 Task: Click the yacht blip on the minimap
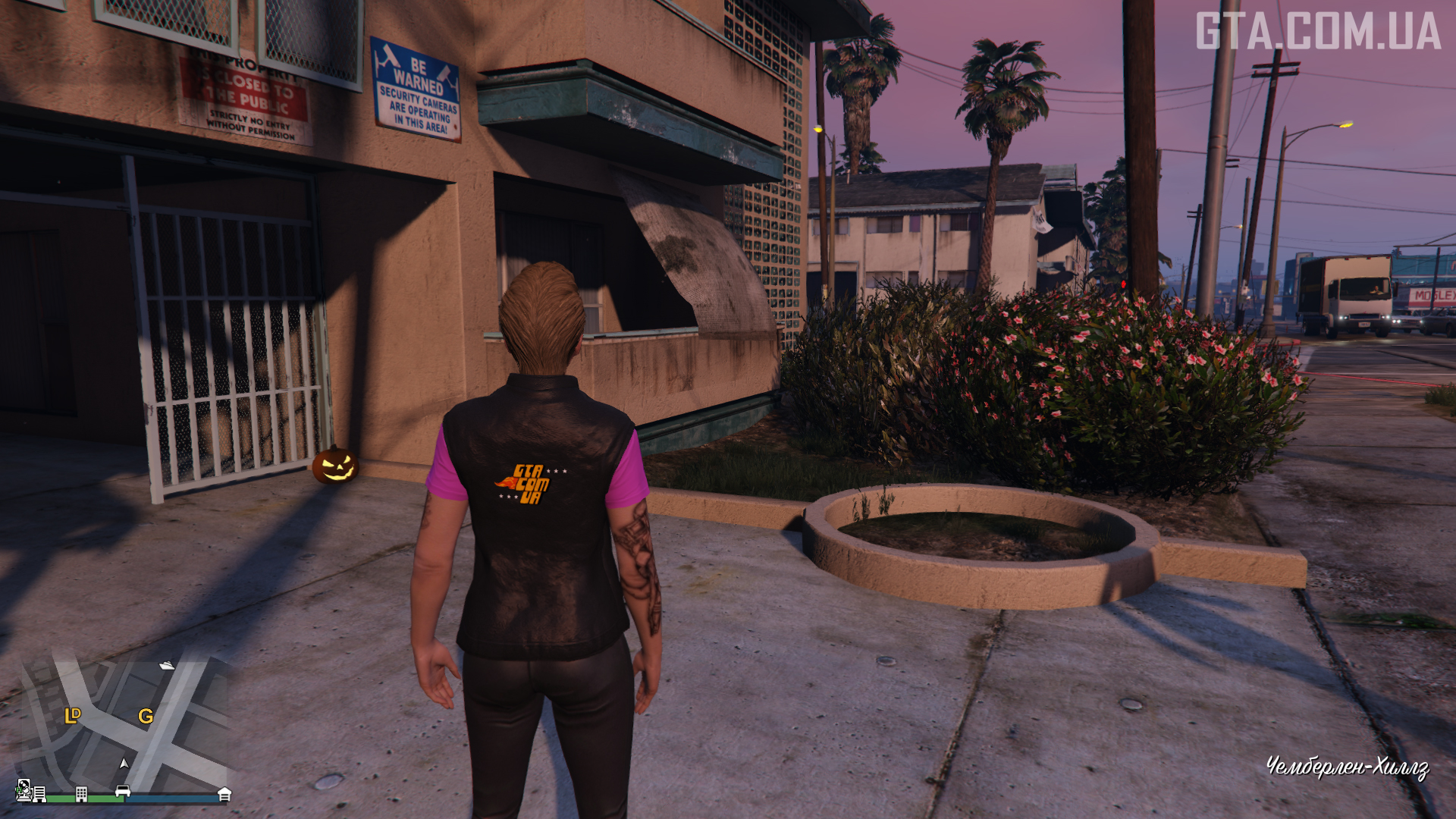[x=167, y=666]
